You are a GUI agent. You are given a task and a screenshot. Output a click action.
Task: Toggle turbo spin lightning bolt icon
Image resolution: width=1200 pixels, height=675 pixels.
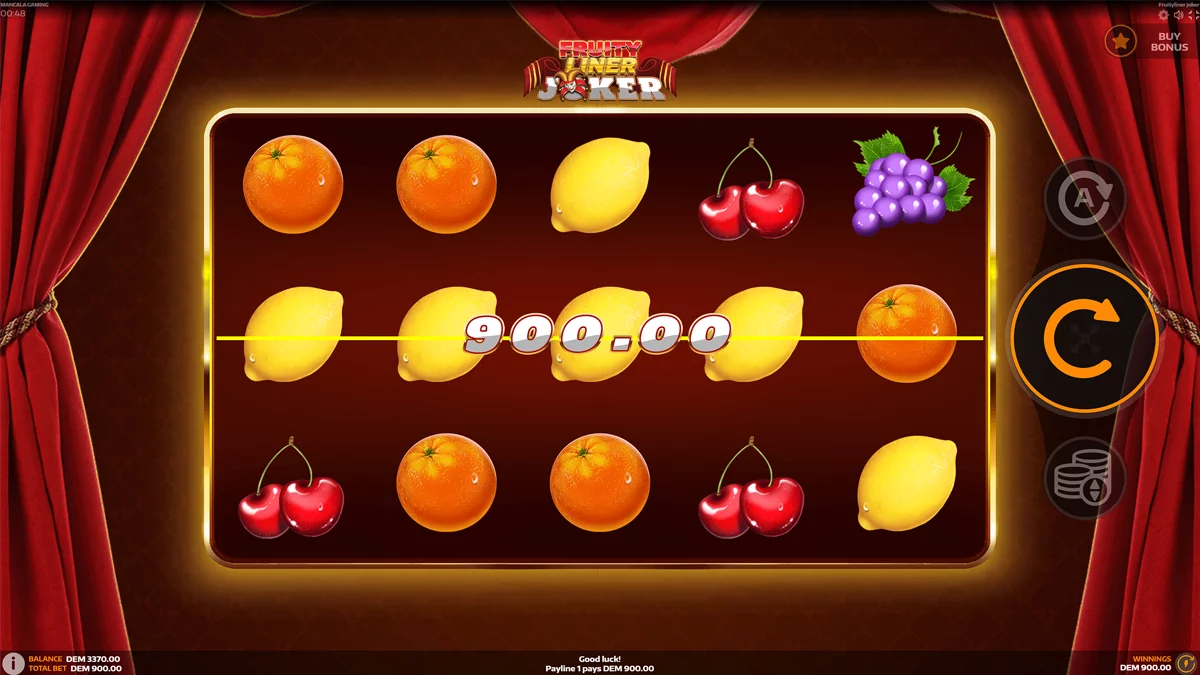click(1186, 663)
